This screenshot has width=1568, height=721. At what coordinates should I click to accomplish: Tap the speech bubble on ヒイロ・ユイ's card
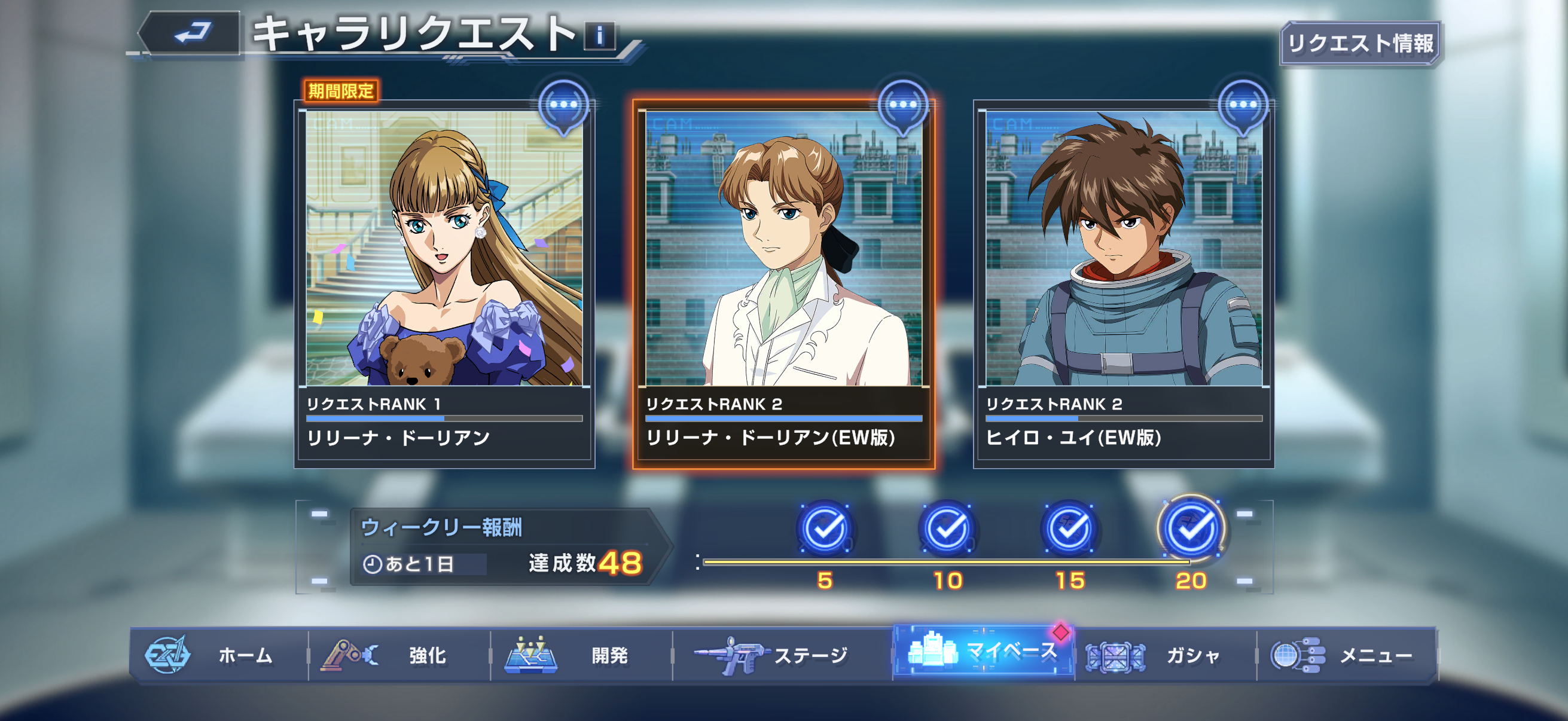point(1243,106)
